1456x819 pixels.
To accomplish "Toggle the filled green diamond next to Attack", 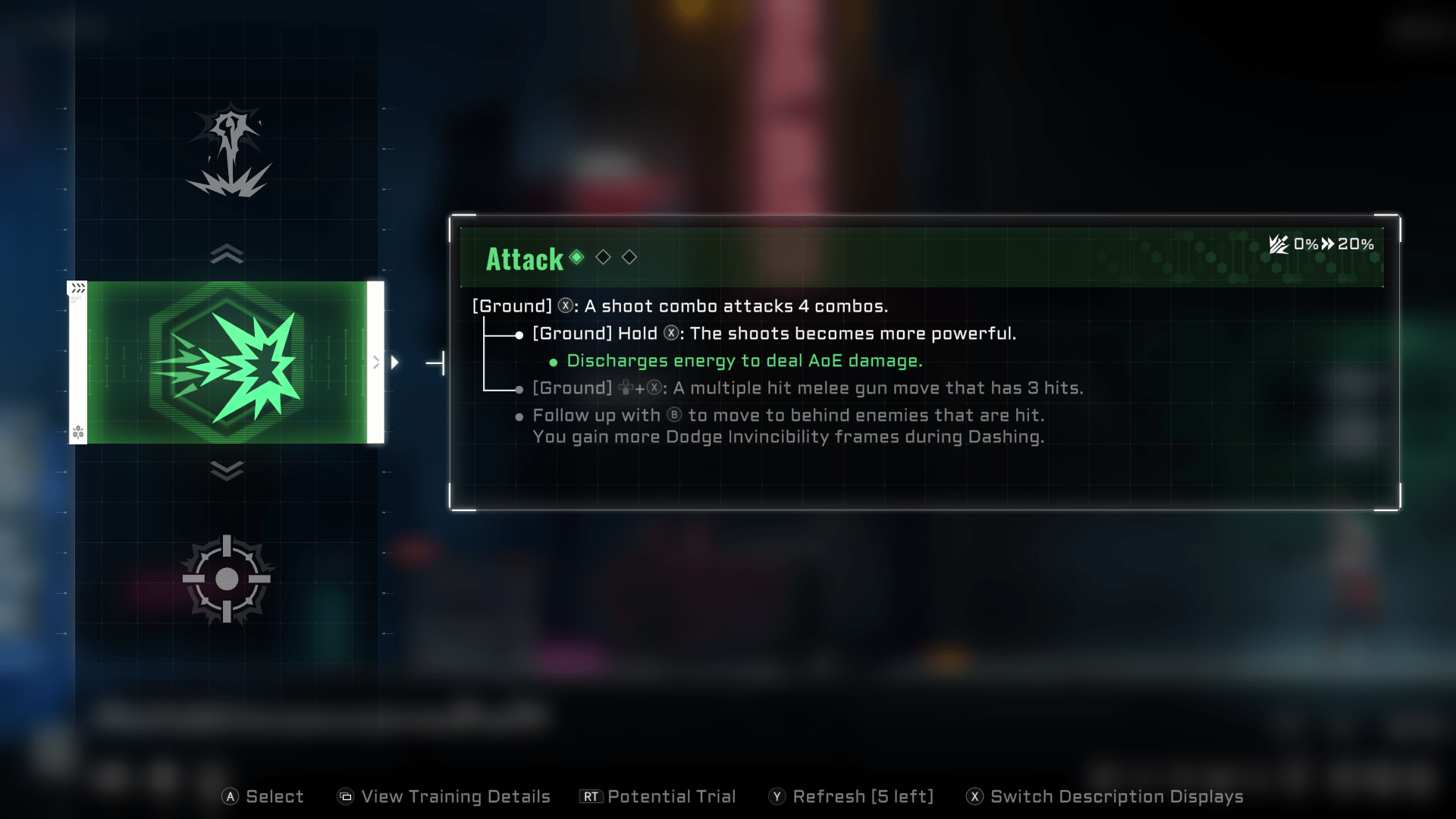I will (x=577, y=258).
